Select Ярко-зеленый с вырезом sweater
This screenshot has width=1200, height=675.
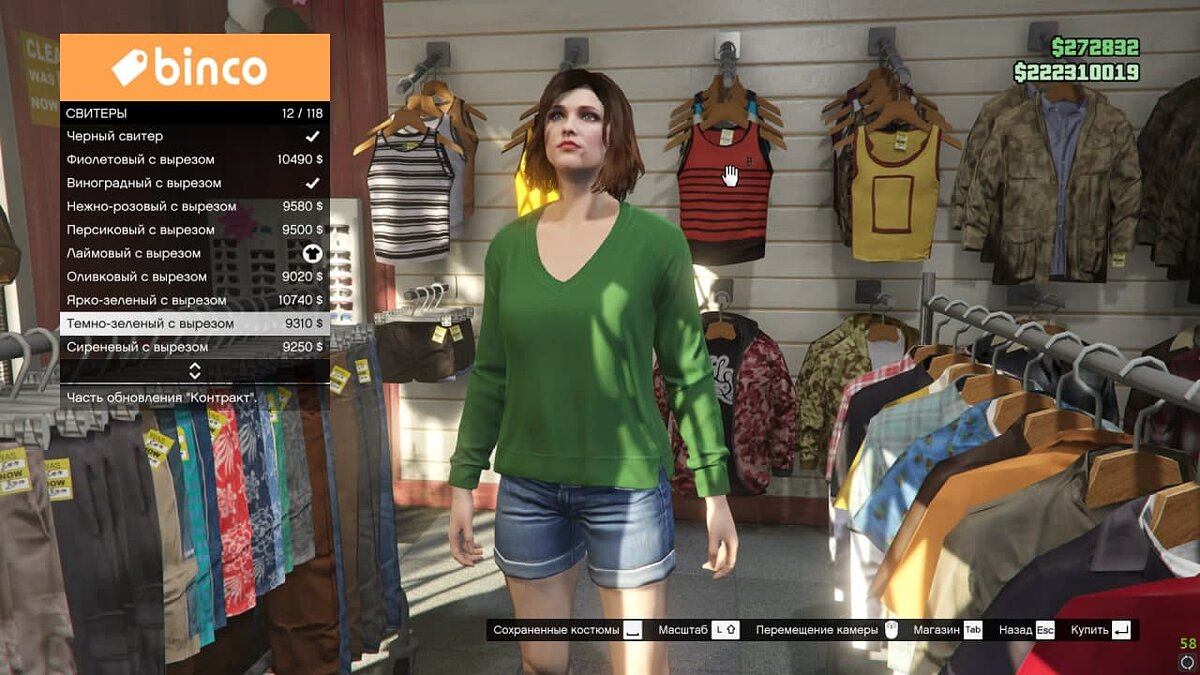click(x=194, y=300)
